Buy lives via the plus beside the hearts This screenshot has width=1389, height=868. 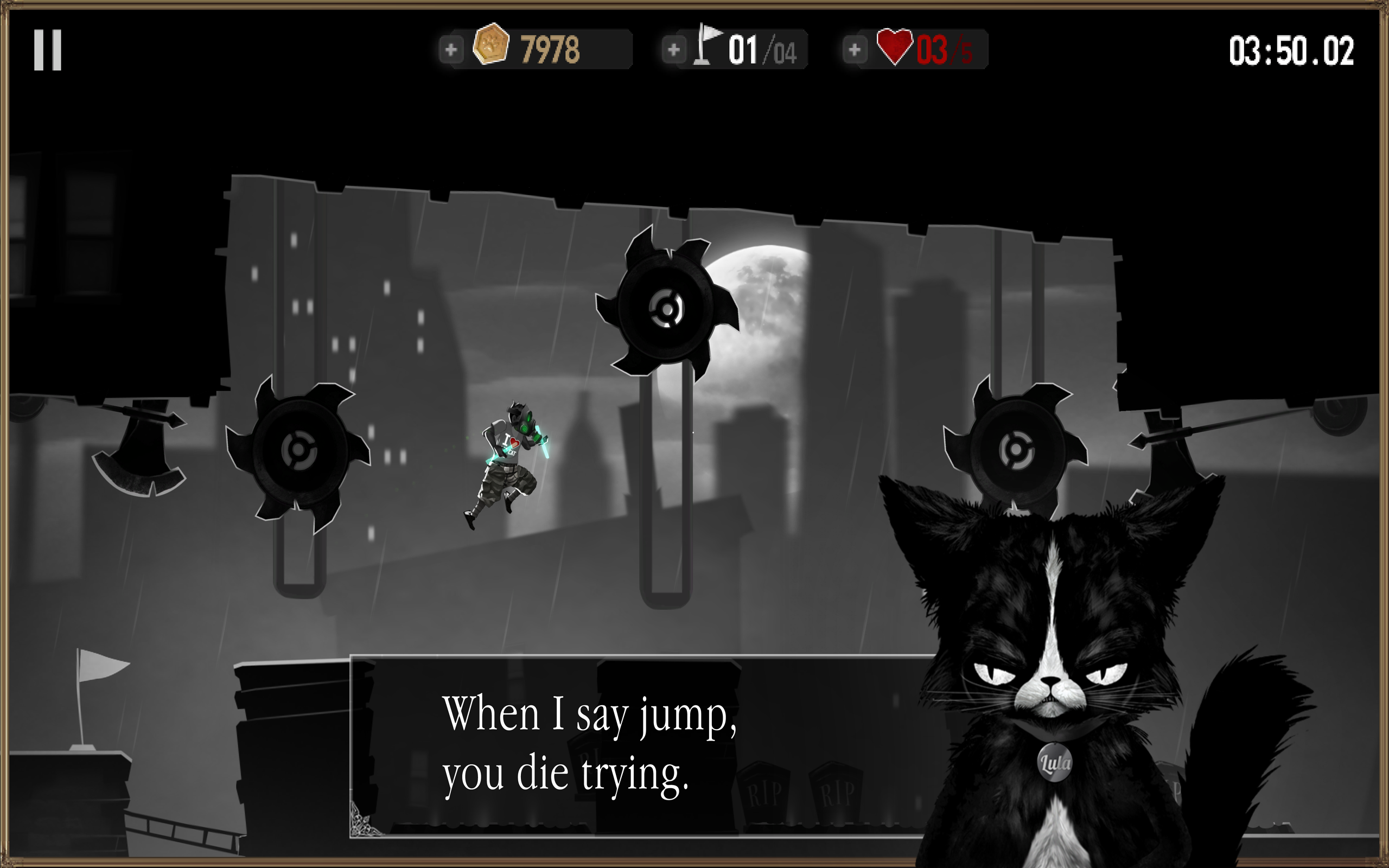(855, 50)
